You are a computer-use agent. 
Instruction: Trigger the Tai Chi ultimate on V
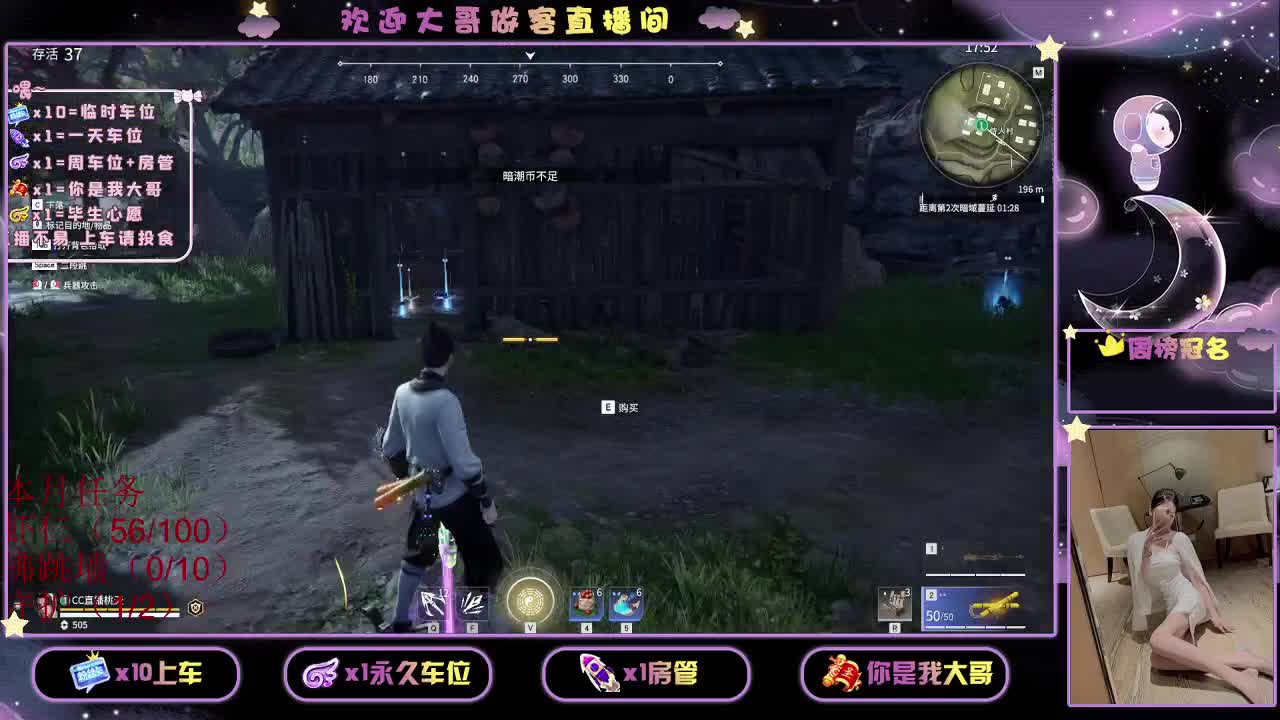pos(530,600)
